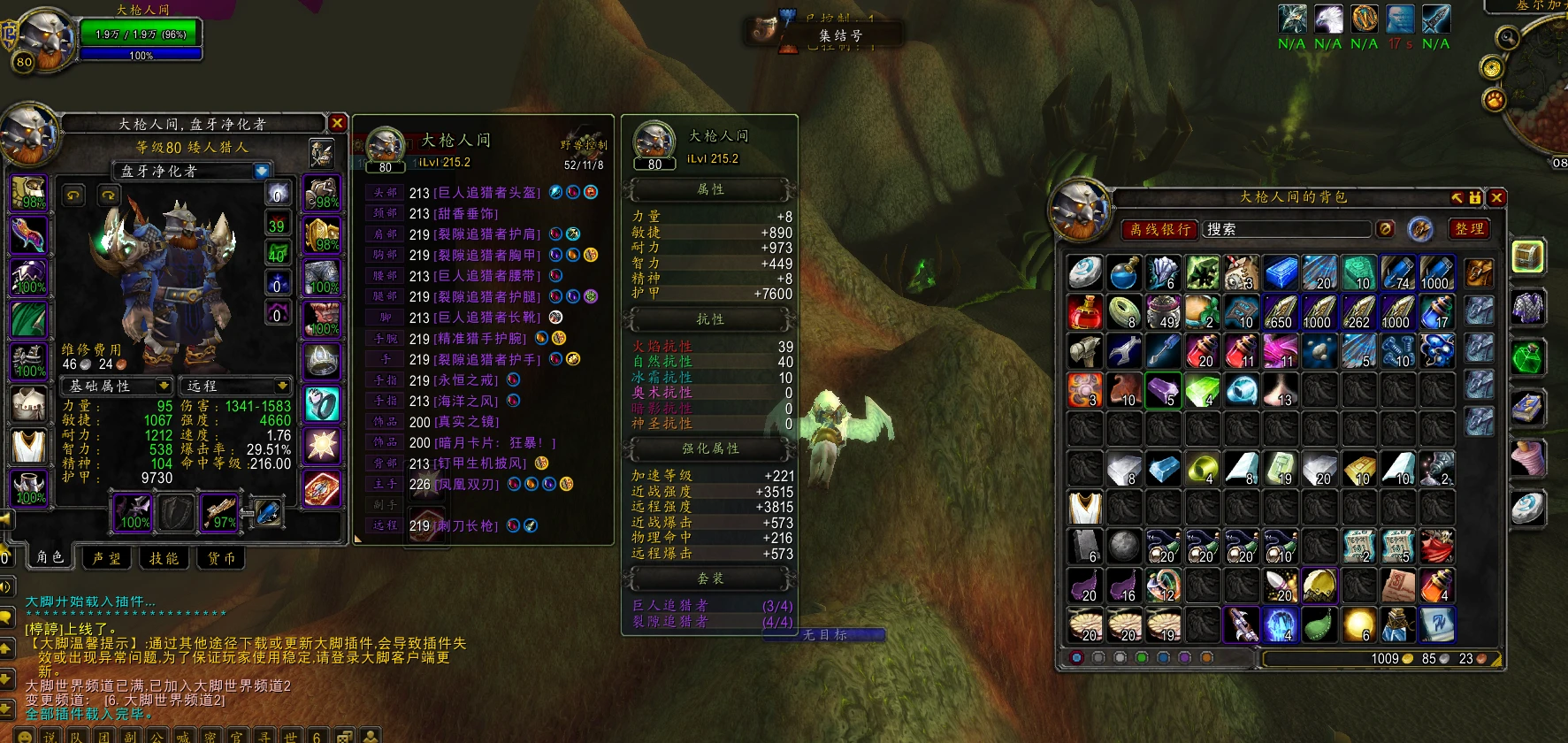This screenshot has width=1568, height=743.
Task: Close the backpack window
Action: [1496, 197]
